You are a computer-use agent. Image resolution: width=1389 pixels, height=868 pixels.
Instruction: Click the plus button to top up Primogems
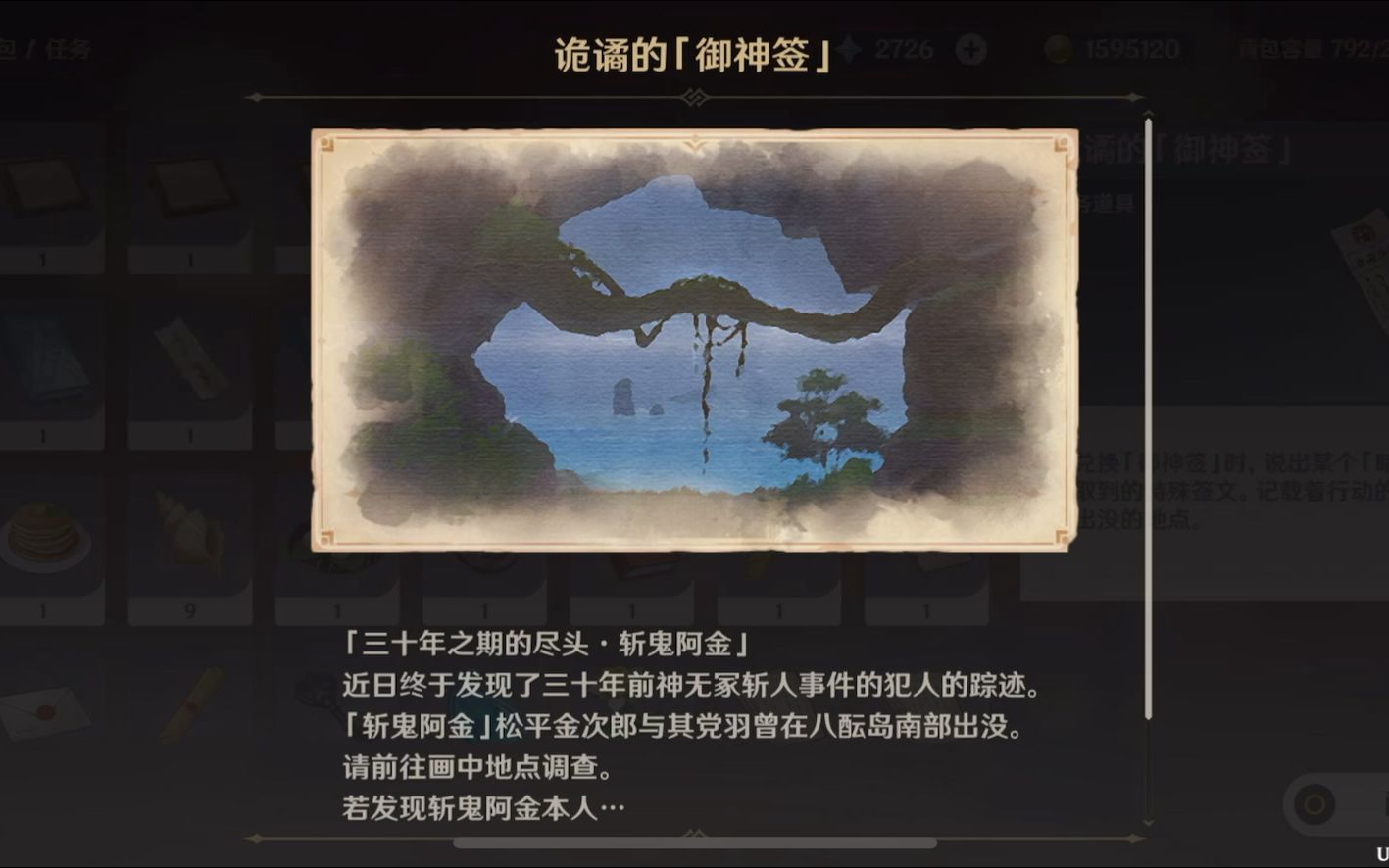pyautogui.click(x=969, y=47)
